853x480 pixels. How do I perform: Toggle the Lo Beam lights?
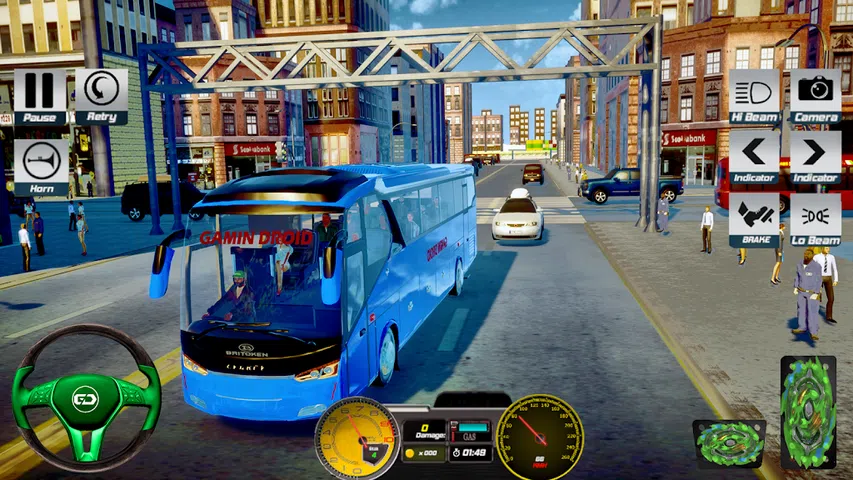point(816,219)
